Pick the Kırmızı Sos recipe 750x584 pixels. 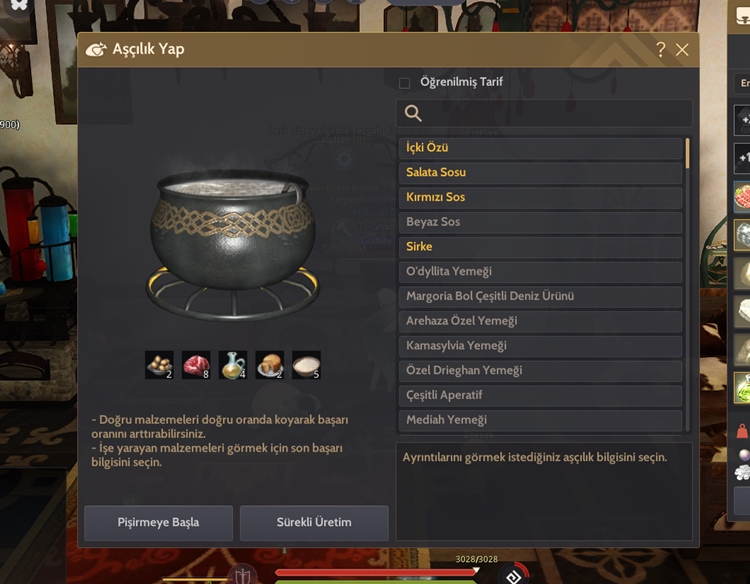click(x=540, y=197)
